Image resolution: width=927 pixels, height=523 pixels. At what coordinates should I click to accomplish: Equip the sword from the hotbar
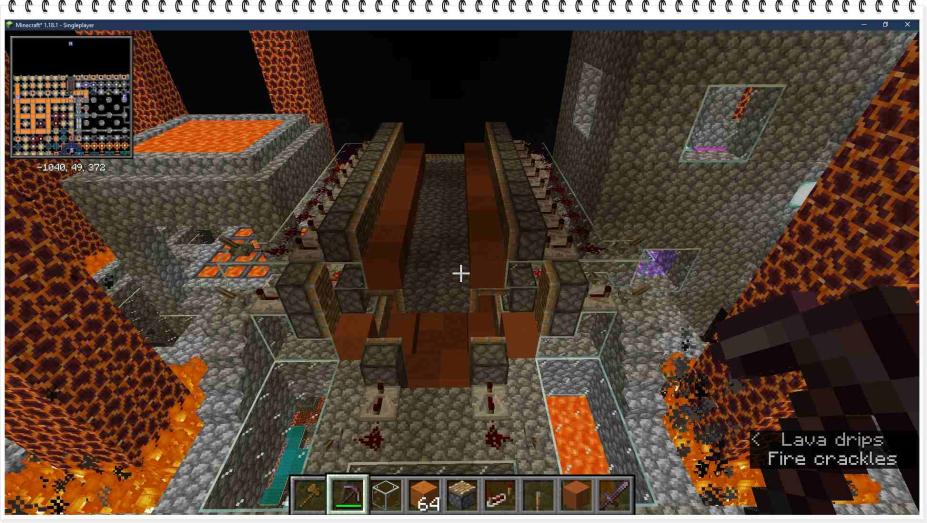(x=614, y=494)
